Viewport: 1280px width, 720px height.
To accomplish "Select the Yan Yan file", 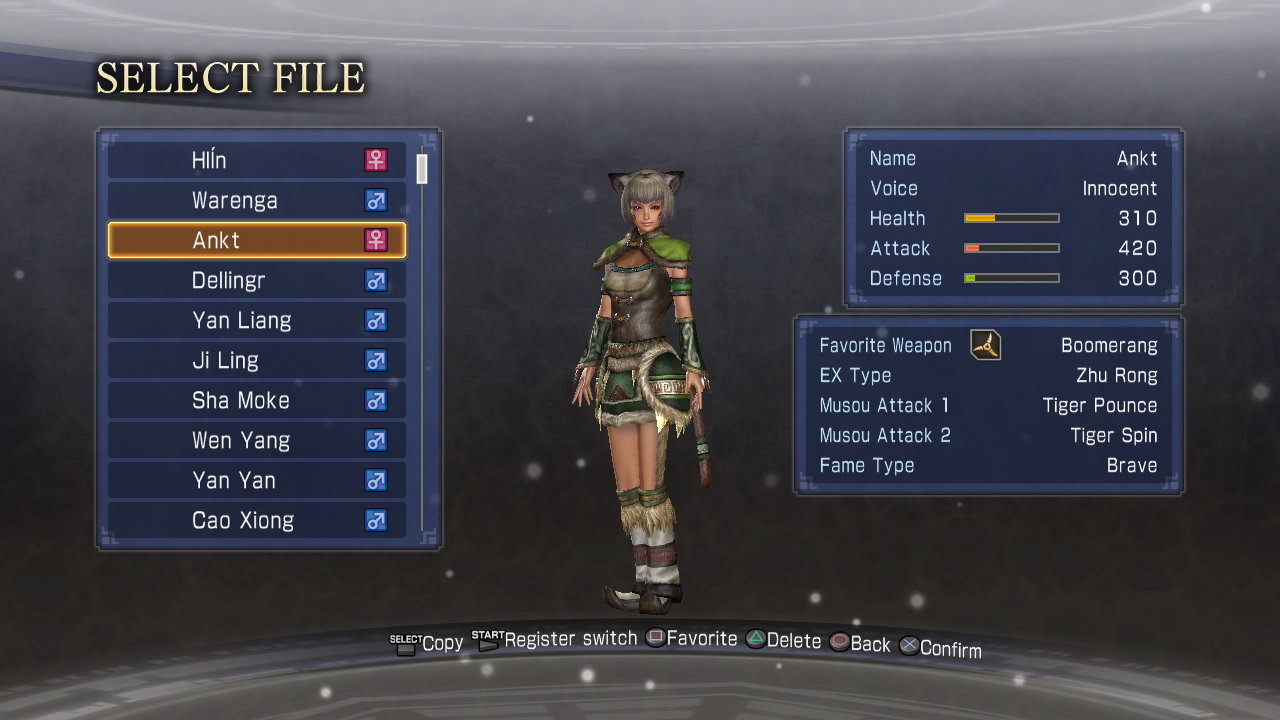I will (256, 480).
